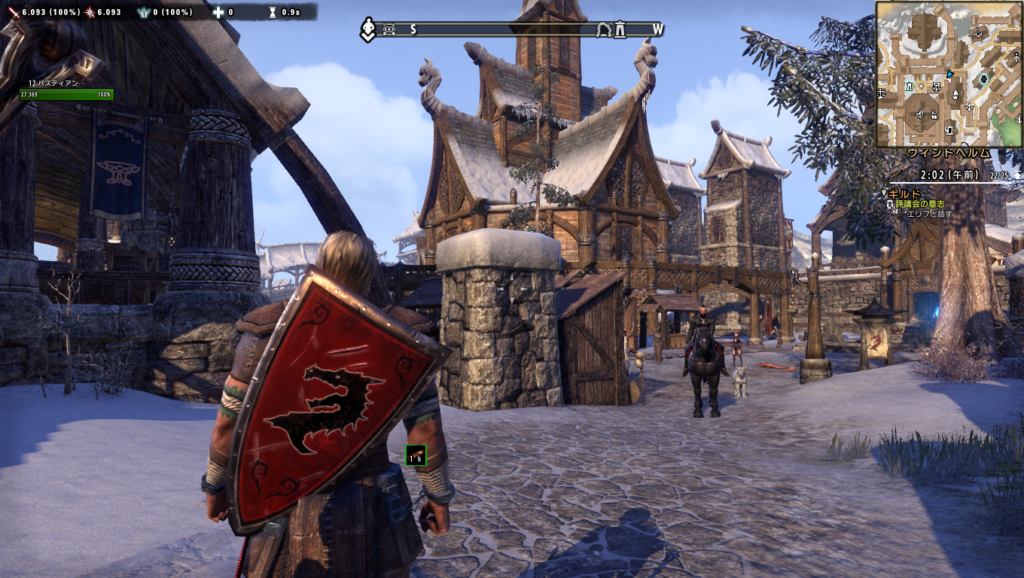Select the archway marker on the compass
Screen dimensions: 1024x578
coord(603,30)
